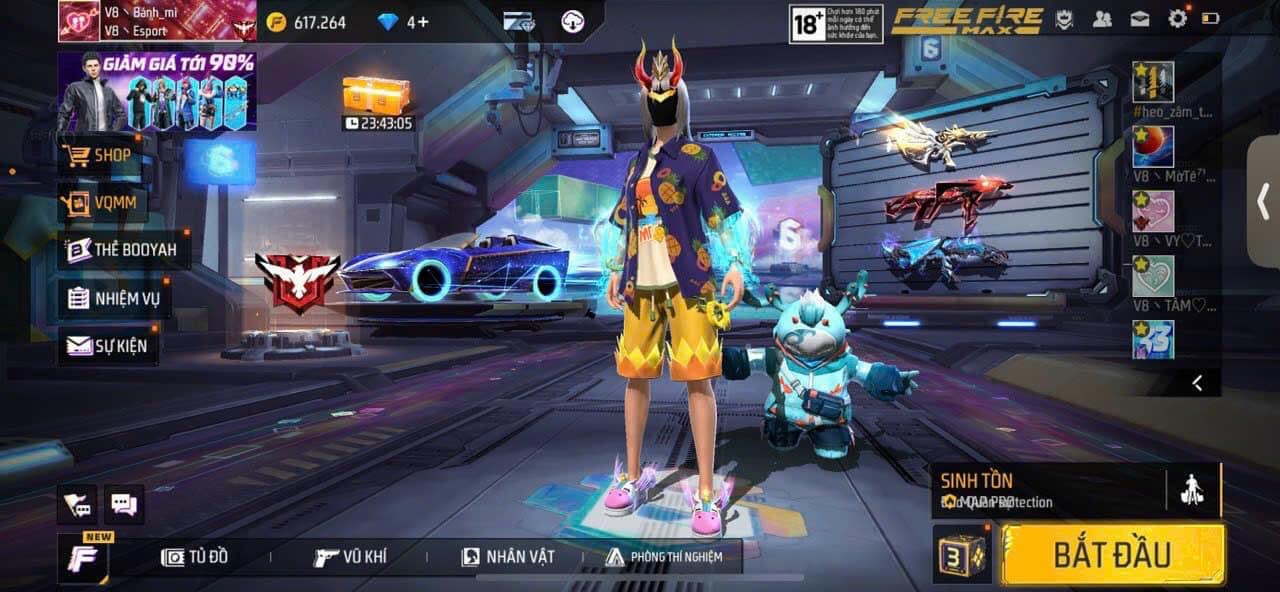Open PHÒNG THÍ NGHIỆM laboratory tab
The width and height of the screenshot is (1280, 592).
point(664,557)
